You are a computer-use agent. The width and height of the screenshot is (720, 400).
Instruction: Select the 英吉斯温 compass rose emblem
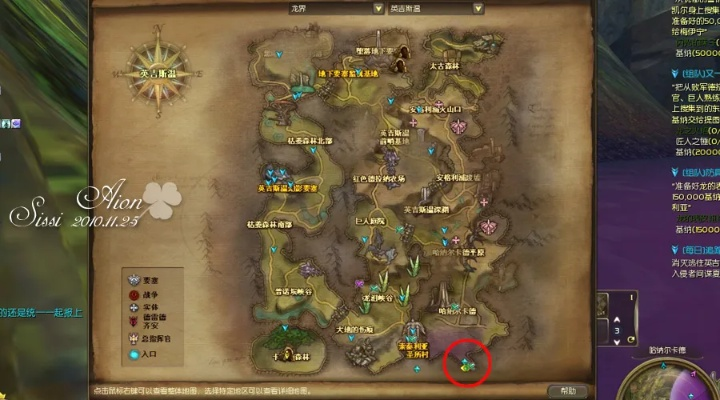(x=160, y=73)
